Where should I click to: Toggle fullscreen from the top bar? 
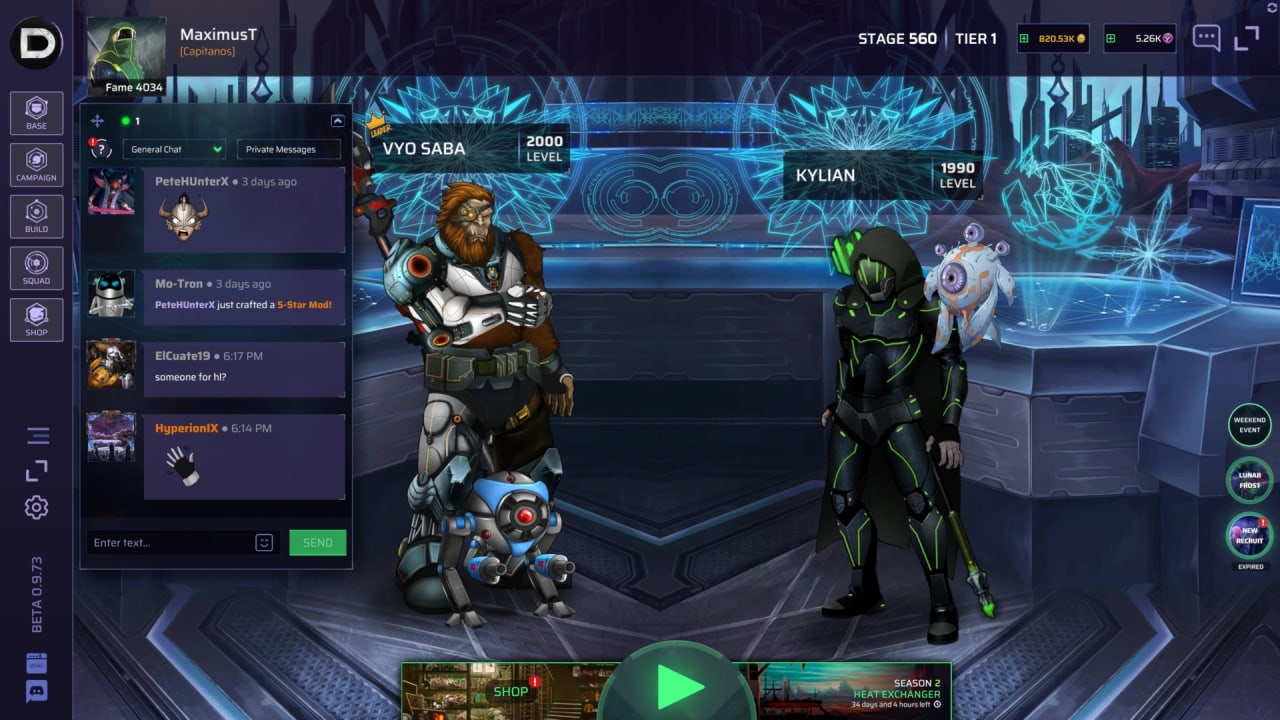point(1247,39)
